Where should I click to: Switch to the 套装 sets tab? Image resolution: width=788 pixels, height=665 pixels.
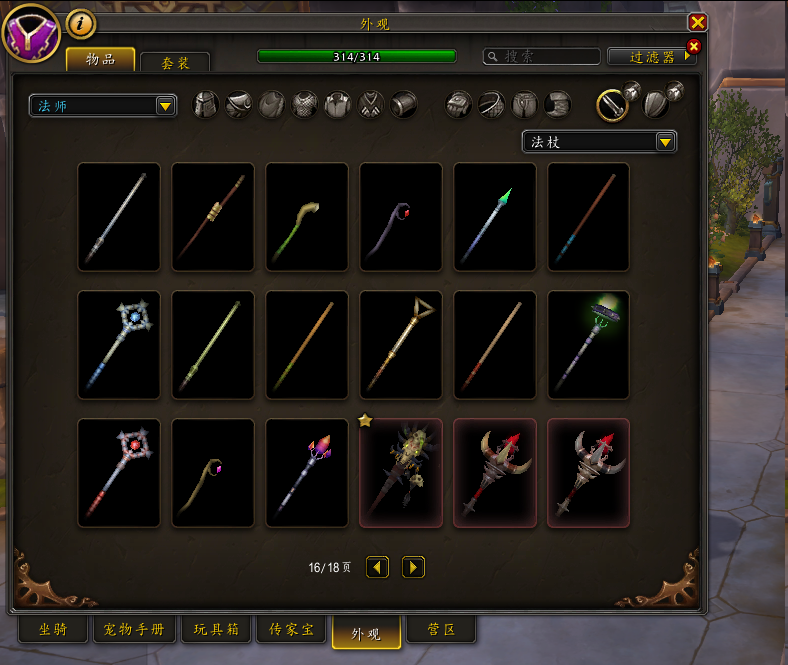tap(175, 62)
